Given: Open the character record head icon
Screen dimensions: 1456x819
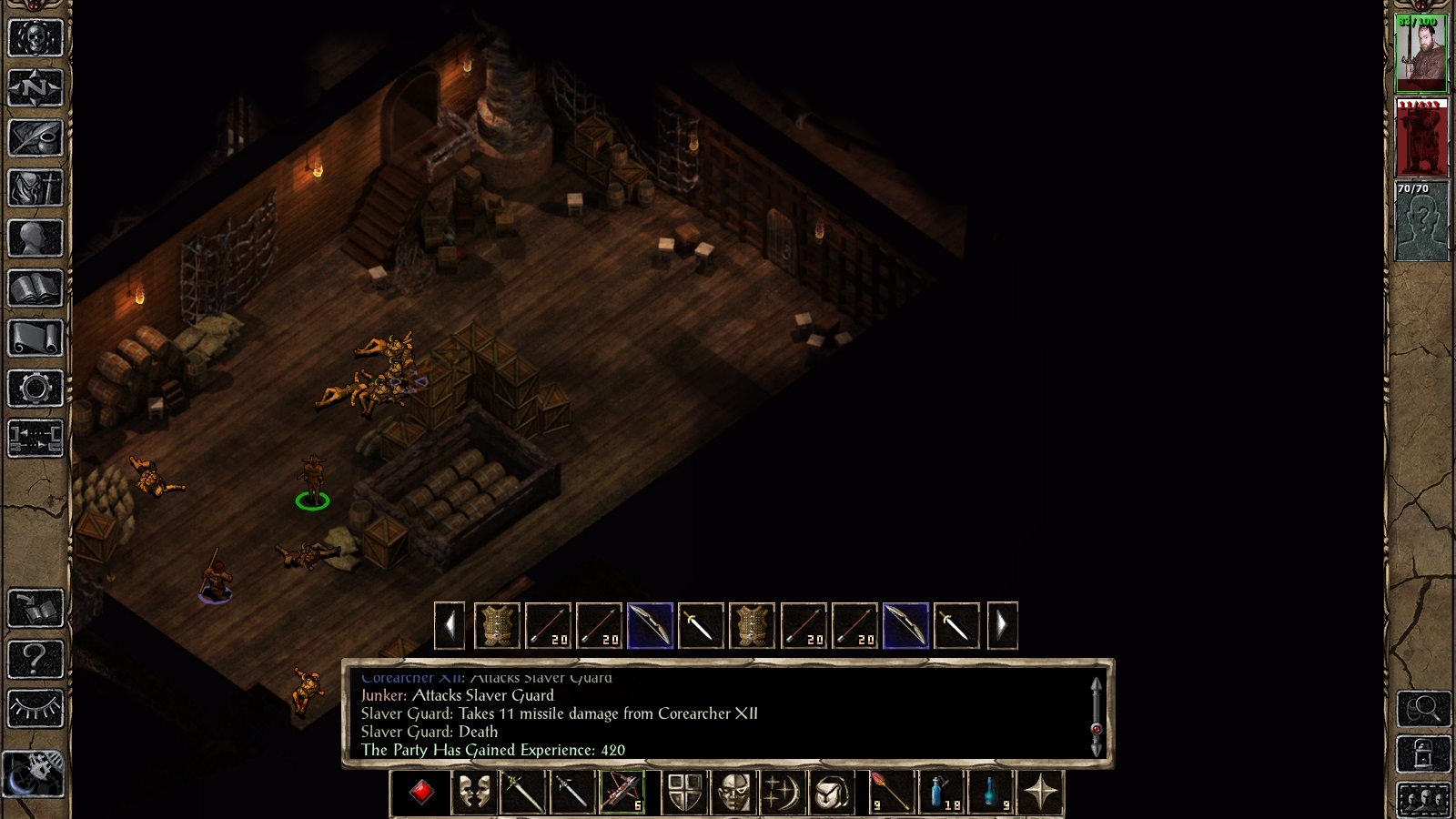Looking at the screenshot, I should coord(35,238).
